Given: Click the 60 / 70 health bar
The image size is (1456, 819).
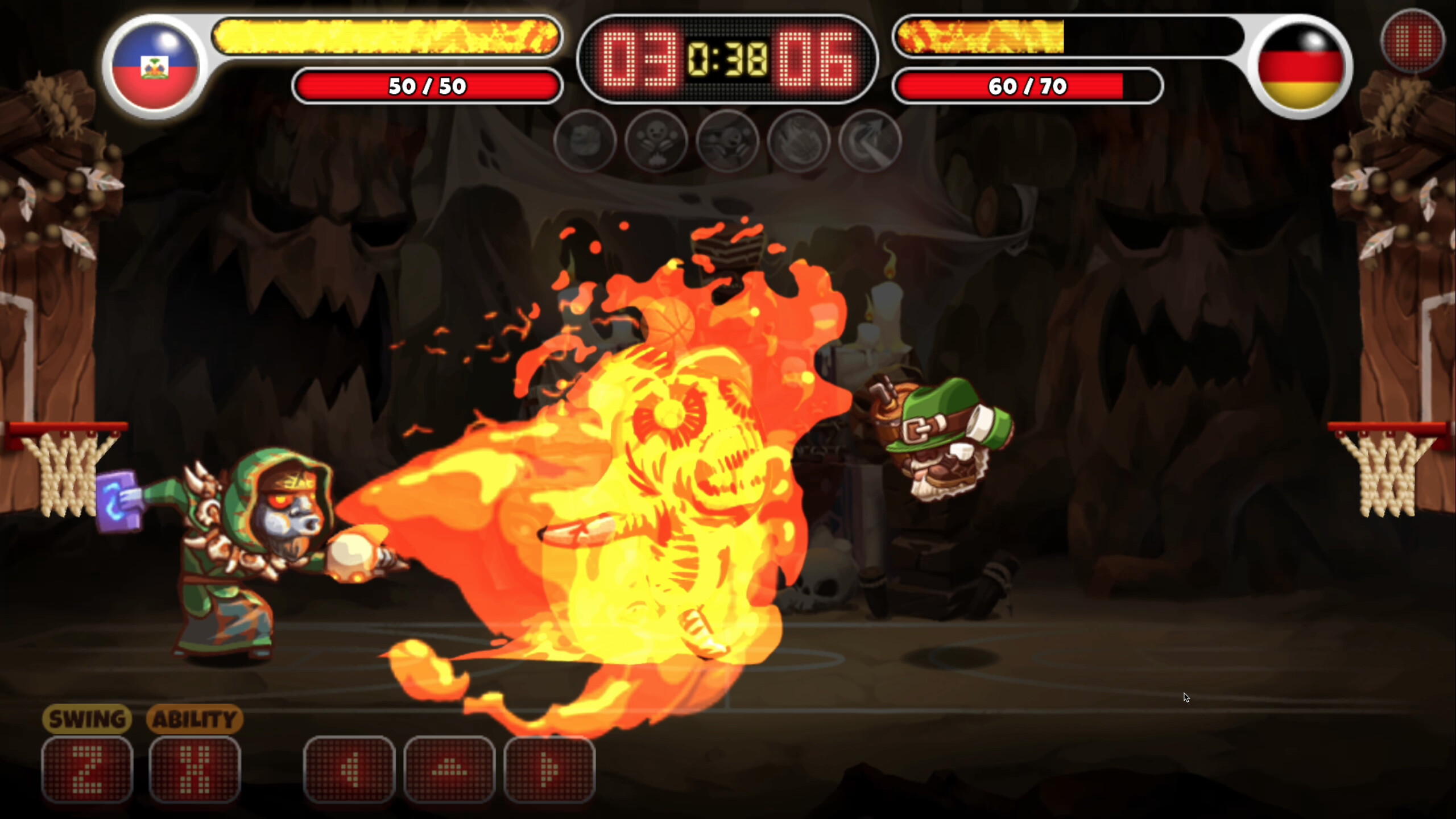Looking at the screenshot, I should coord(1031,86).
